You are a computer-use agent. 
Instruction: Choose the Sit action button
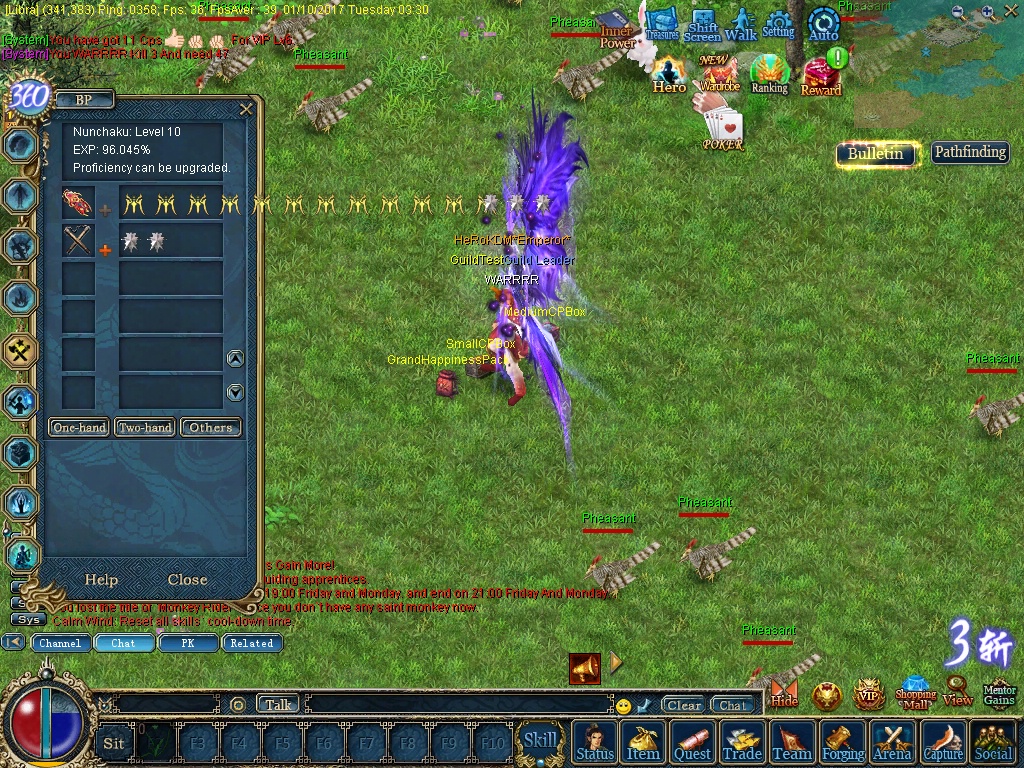point(114,743)
